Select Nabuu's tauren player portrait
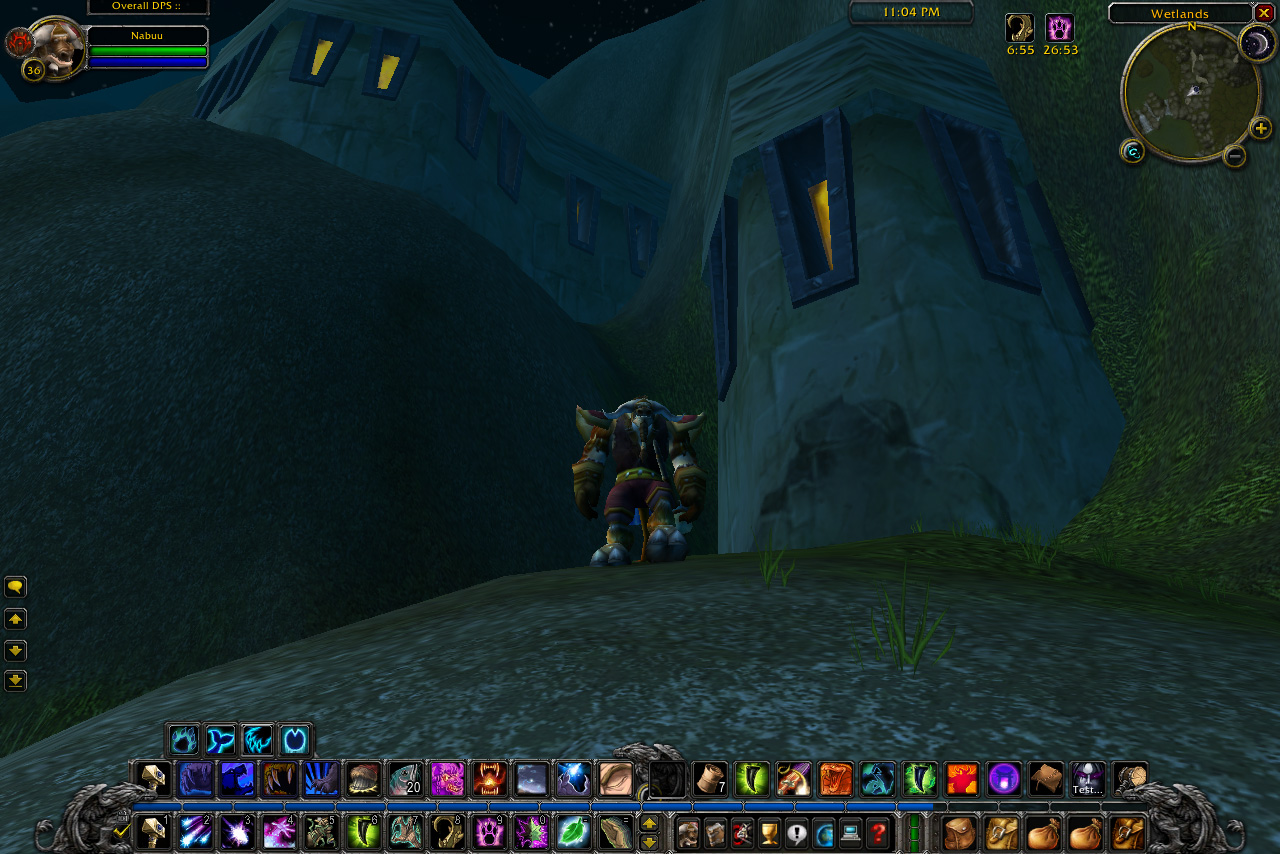This screenshot has height=854, width=1280. point(55,45)
